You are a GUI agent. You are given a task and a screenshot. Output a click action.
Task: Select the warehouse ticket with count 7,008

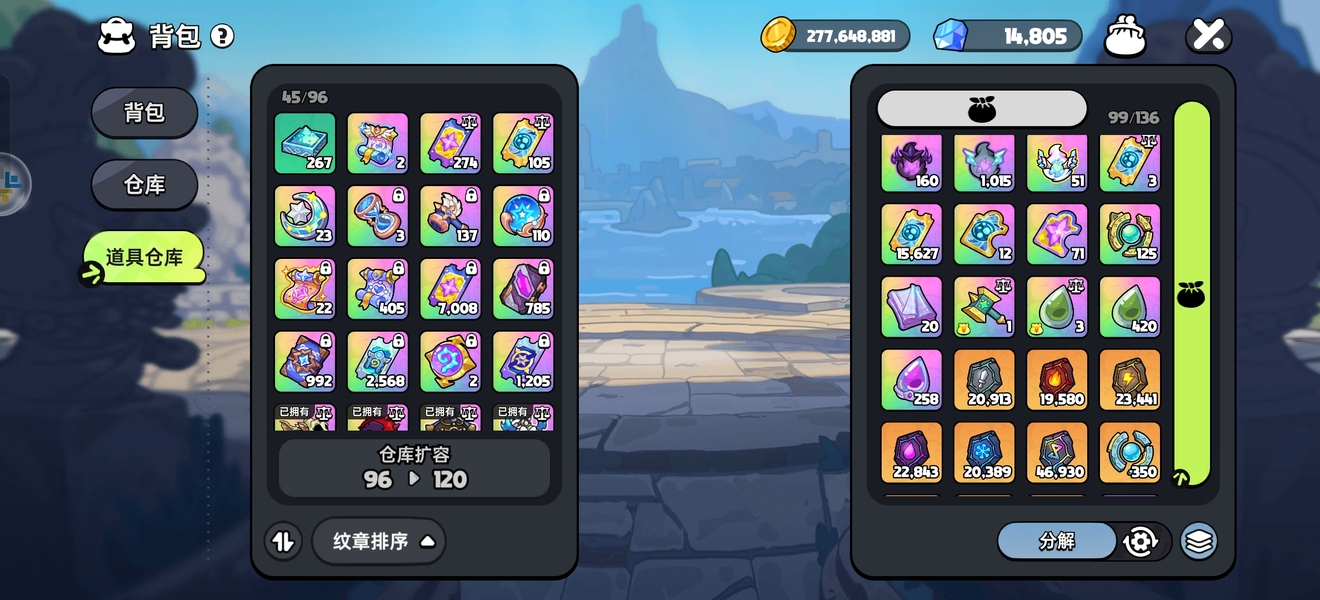pyautogui.click(x=451, y=289)
